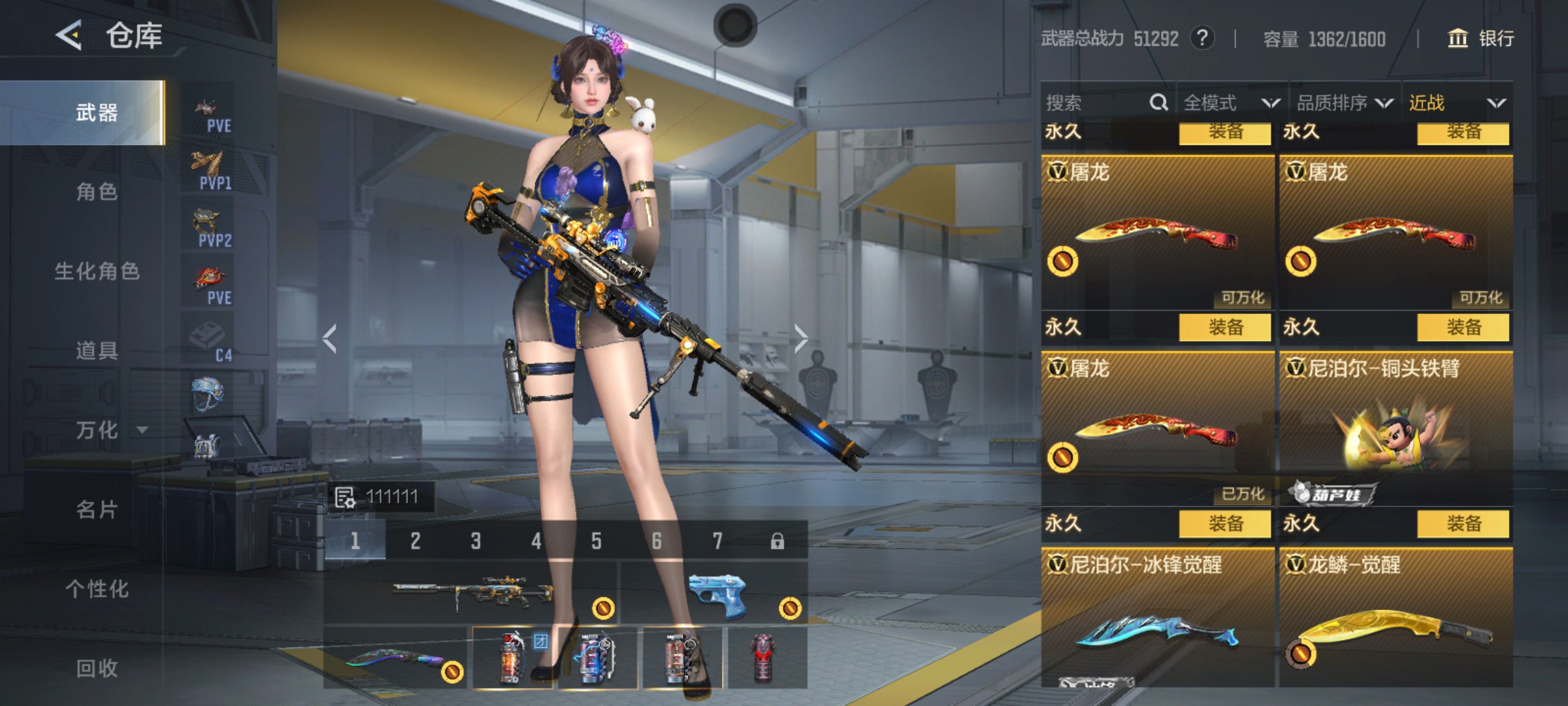The image size is (1568, 706).
Task: Select the 尼泊尔-铜头铁臂 weapon card
Action: pos(1396,425)
